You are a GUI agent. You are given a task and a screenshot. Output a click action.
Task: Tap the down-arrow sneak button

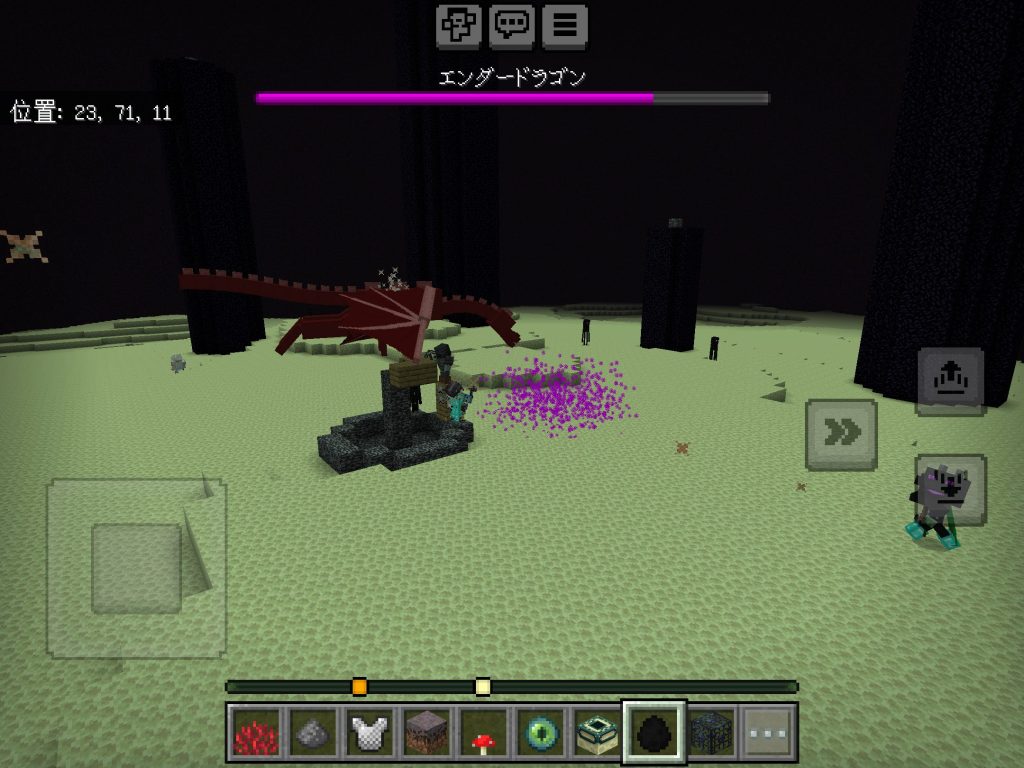coord(950,490)
